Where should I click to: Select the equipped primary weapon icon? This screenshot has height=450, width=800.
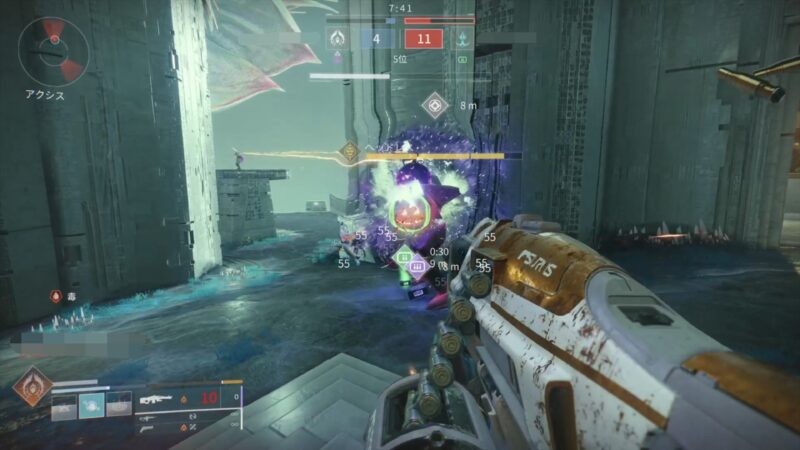tap(155, 398)
